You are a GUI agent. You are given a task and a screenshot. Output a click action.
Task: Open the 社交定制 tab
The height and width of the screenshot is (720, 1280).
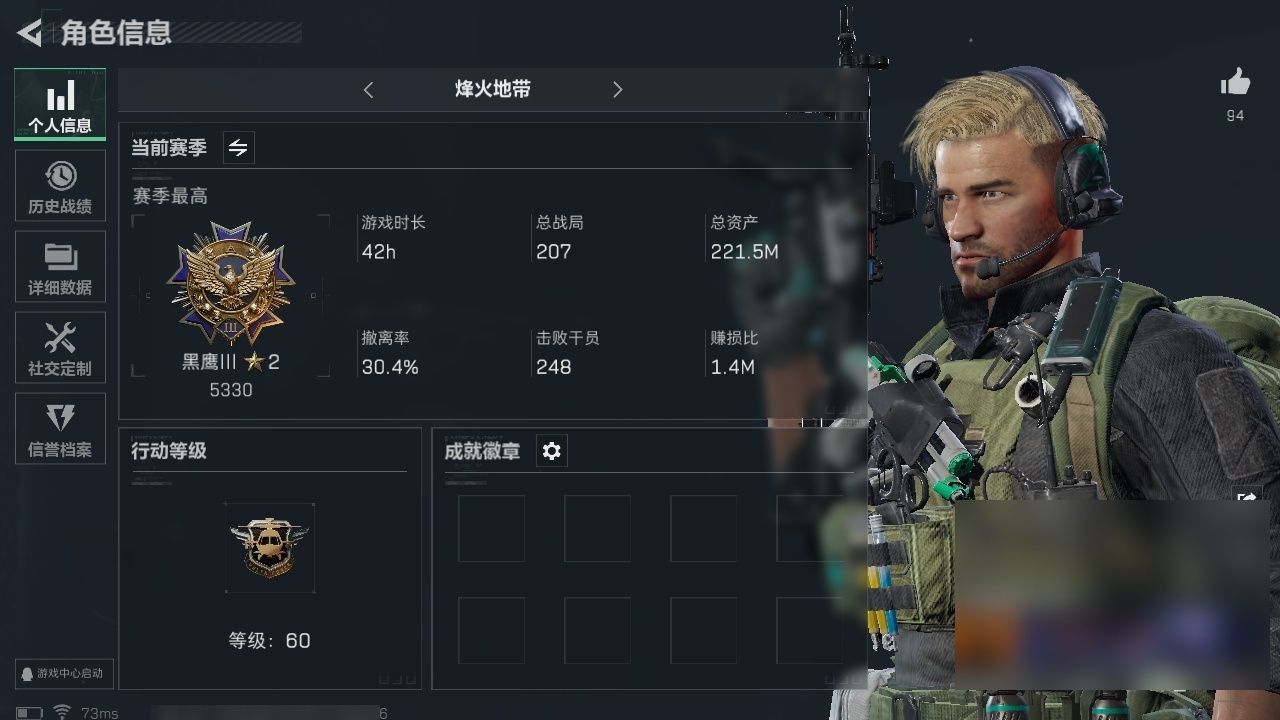click(x=60, y=348)
